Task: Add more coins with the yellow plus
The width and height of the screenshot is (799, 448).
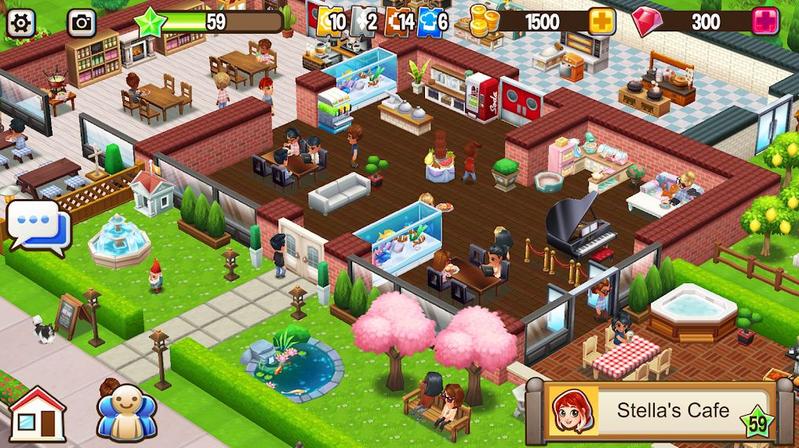Action: (x=602, y=21)
